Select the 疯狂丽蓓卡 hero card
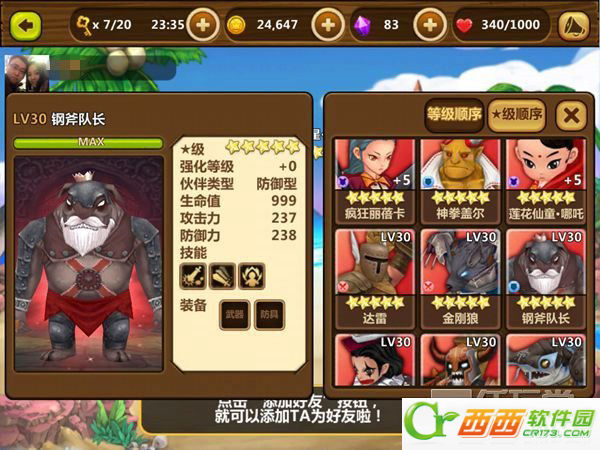Image resolution: width=600 pixels, height=450 pixels. [371, 178]
